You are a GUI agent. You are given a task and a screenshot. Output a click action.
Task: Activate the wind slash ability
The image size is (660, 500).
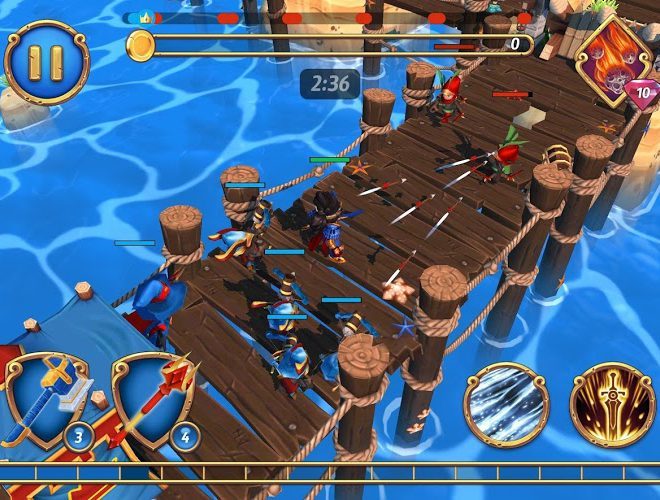[x=506, y=405]
